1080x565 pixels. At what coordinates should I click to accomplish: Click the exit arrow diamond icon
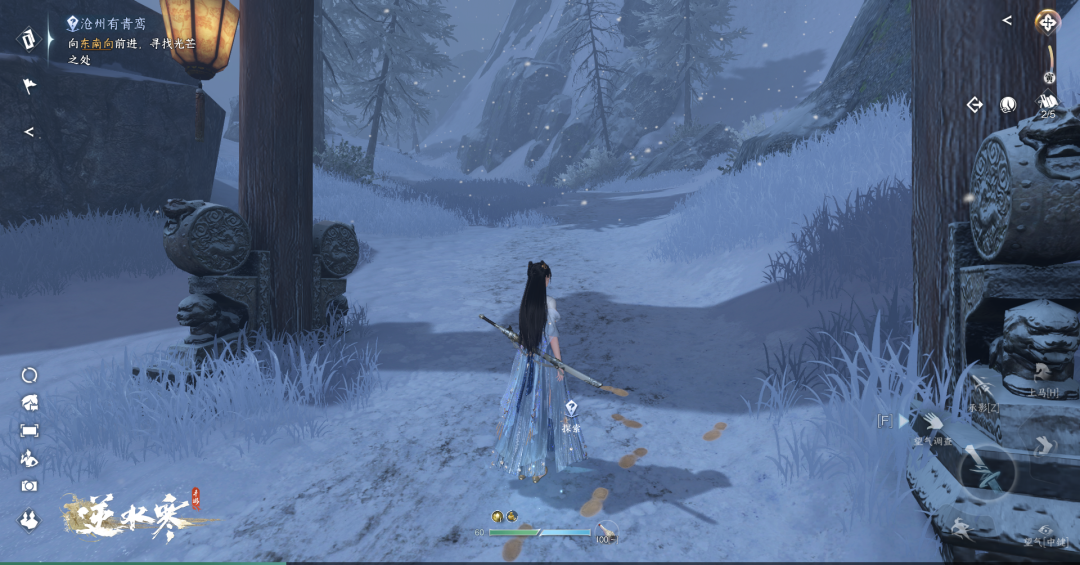[974, 104]
